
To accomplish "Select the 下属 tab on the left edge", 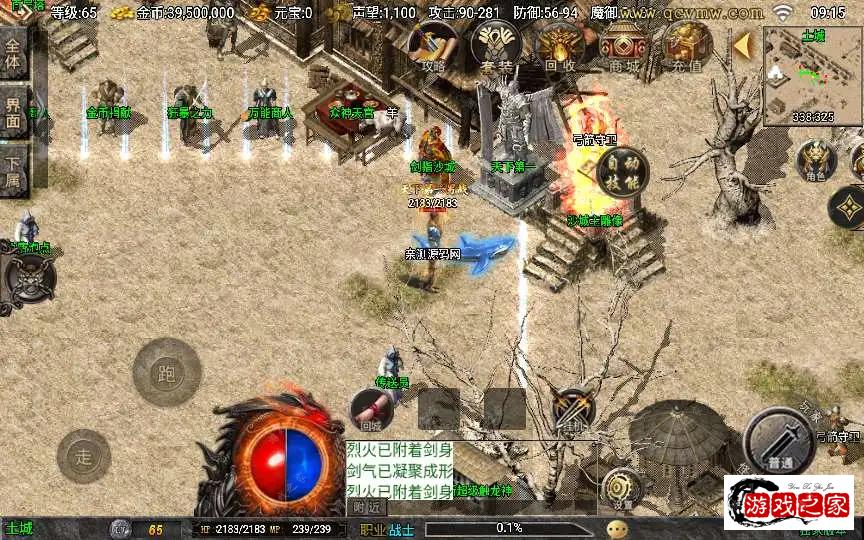I will (x=13, y=168).
